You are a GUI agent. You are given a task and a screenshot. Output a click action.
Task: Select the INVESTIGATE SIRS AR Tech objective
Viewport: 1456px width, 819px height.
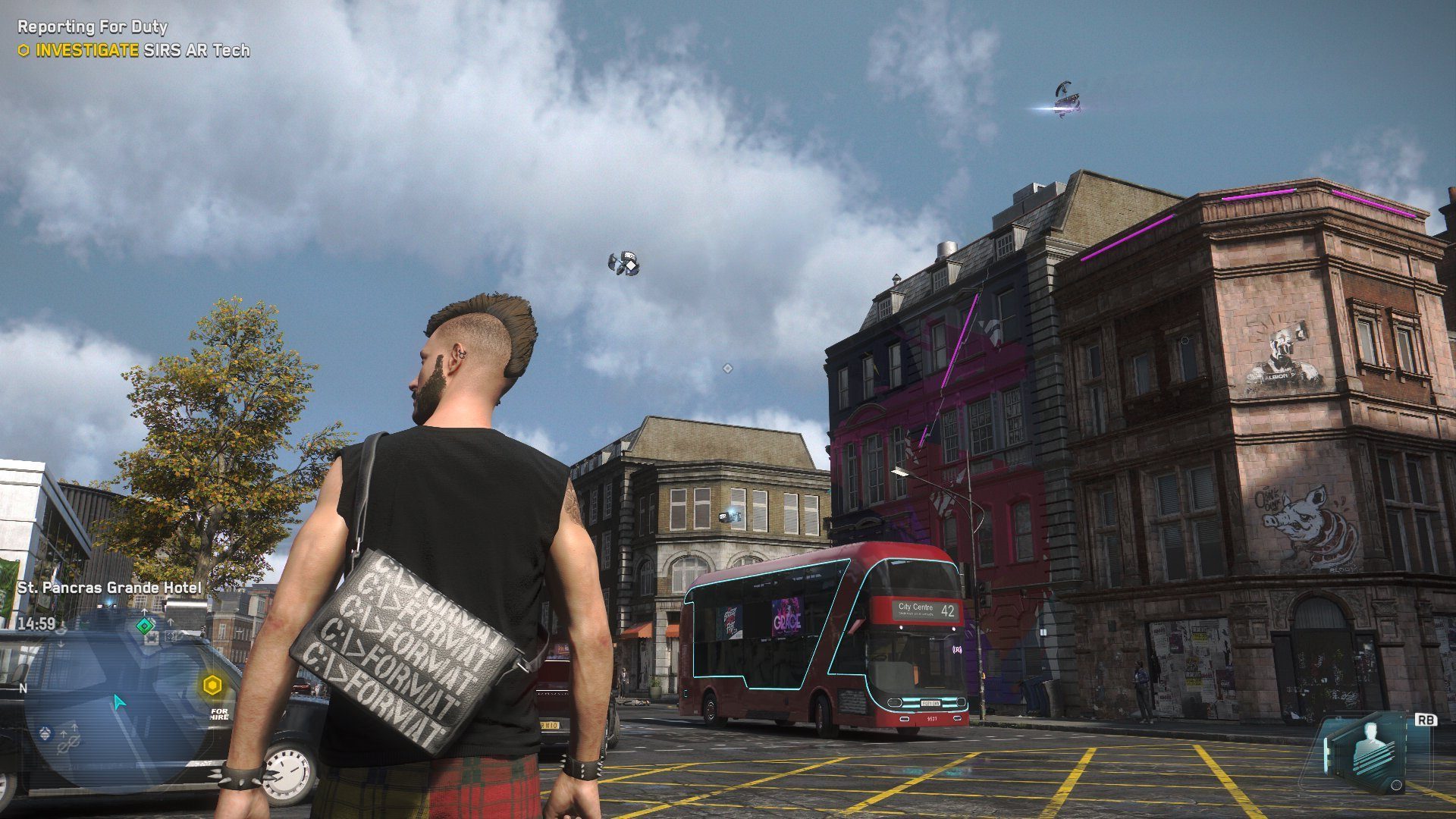[134, 51]
